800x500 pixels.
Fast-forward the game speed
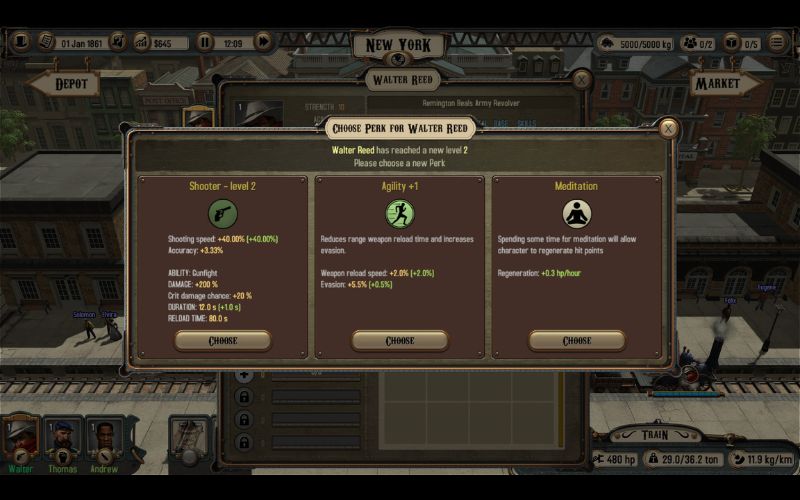263,42
